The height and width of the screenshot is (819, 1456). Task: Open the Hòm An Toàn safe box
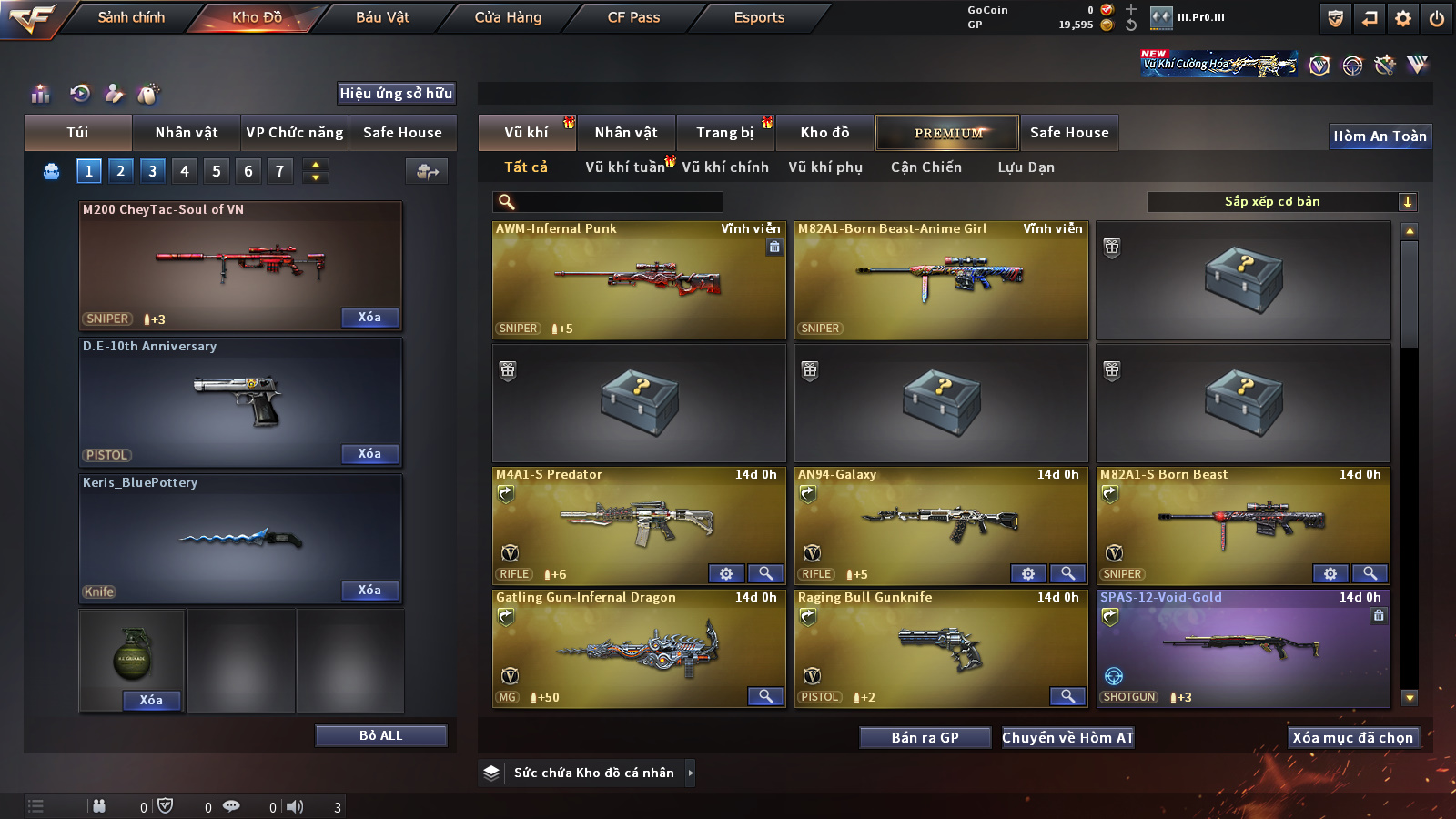pyautogui.click(x=1380, y=136)
